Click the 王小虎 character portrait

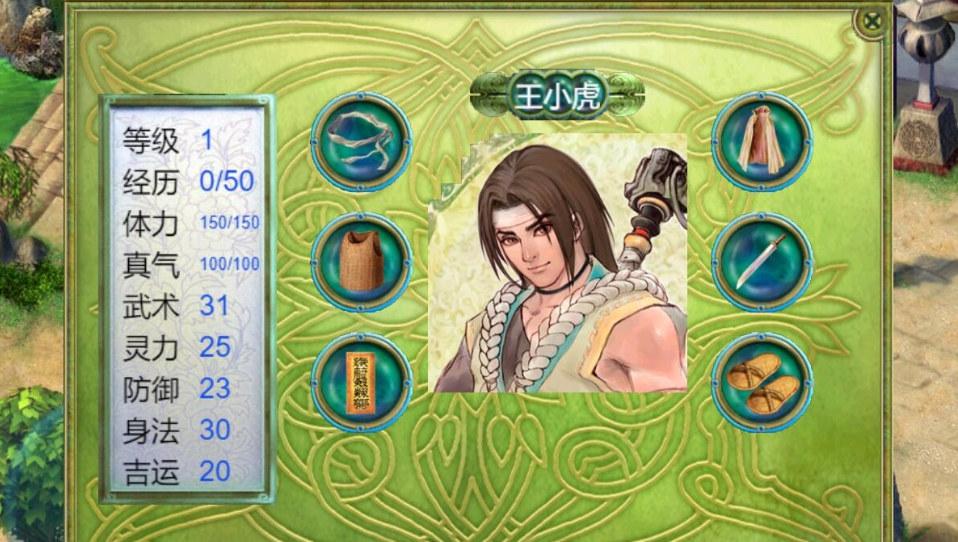(558, 263)
